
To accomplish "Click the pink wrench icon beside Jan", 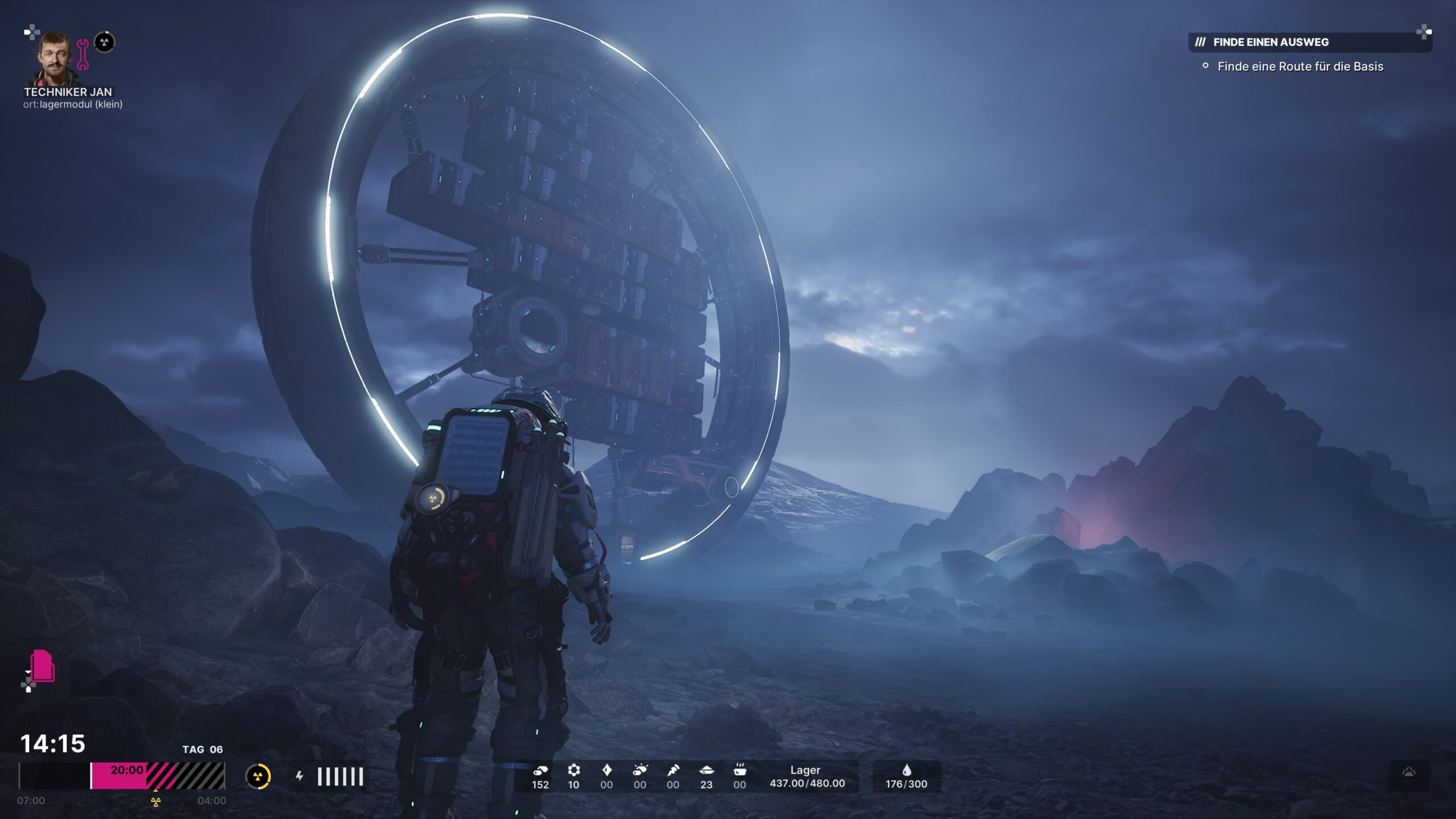I will click(83, 55).
